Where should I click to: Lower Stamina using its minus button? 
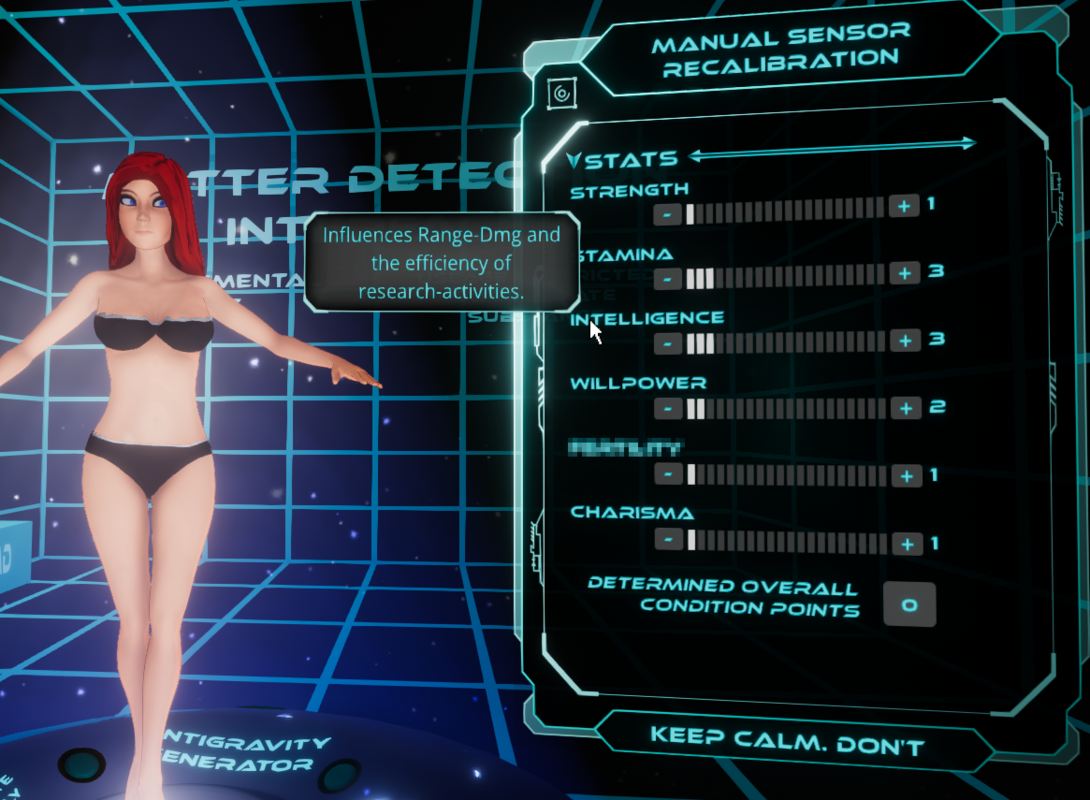click(668, 279)
